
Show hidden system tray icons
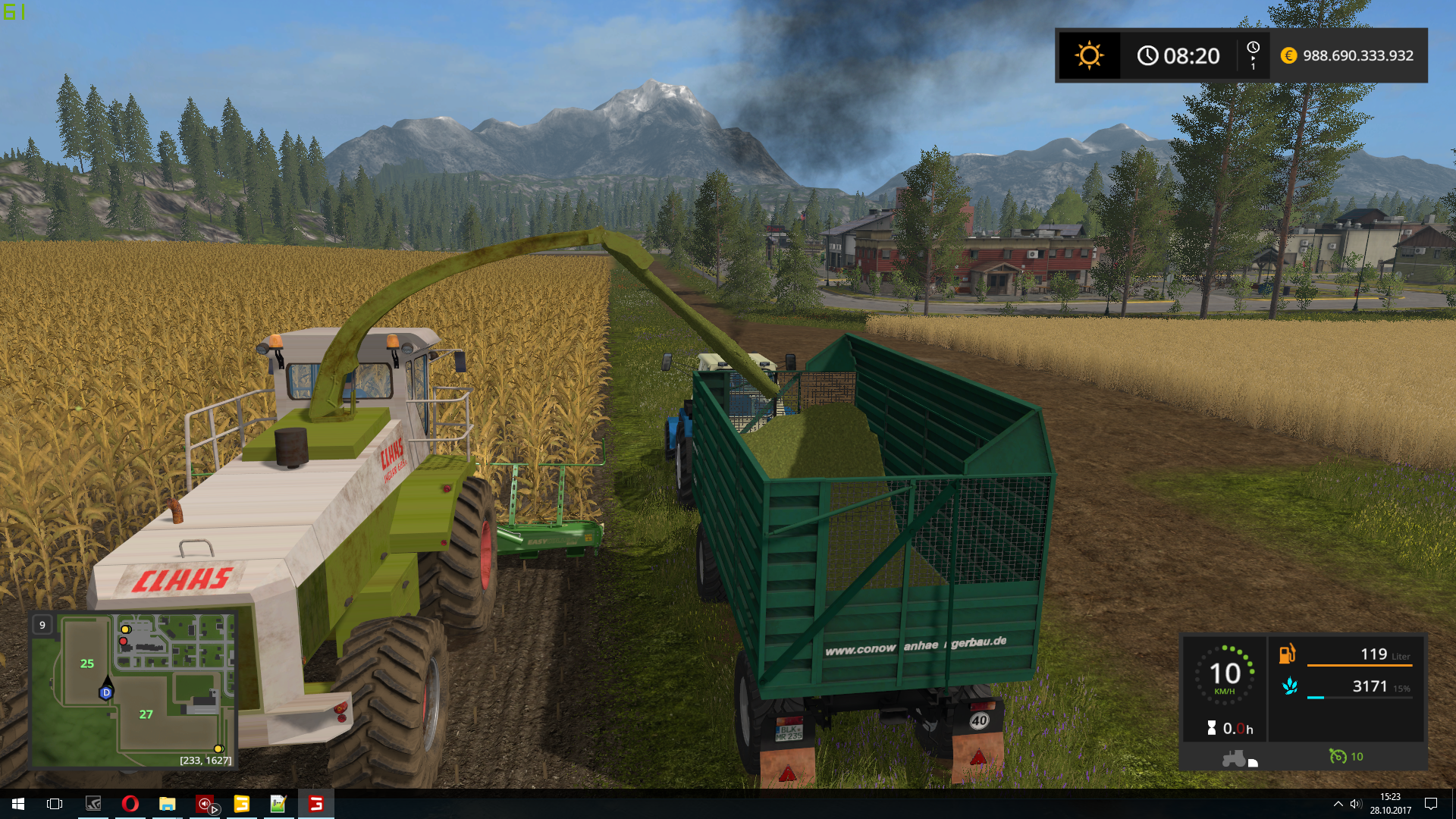tap(1338, 804)
